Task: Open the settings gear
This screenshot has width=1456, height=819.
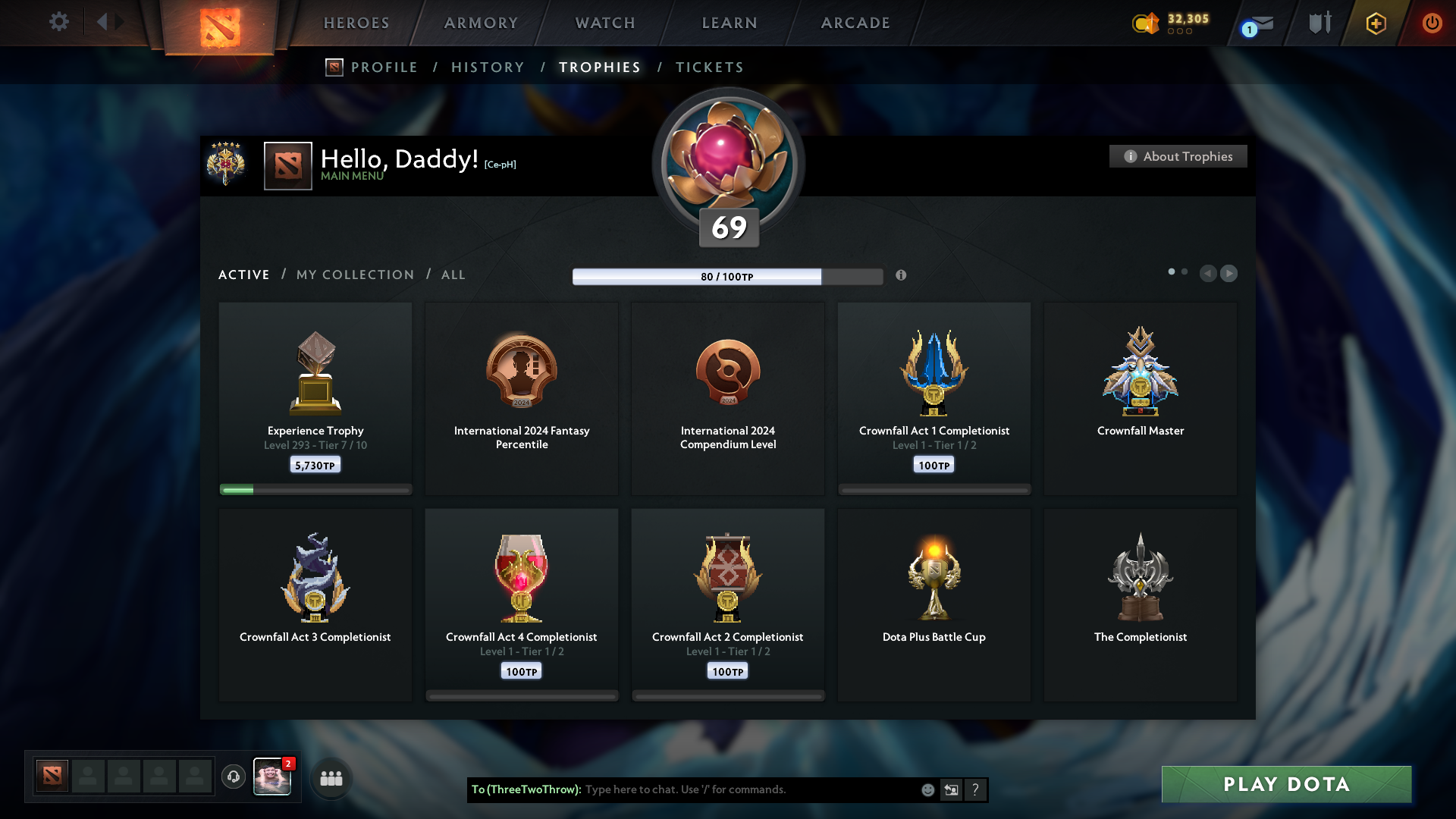Action: point(59,22)
